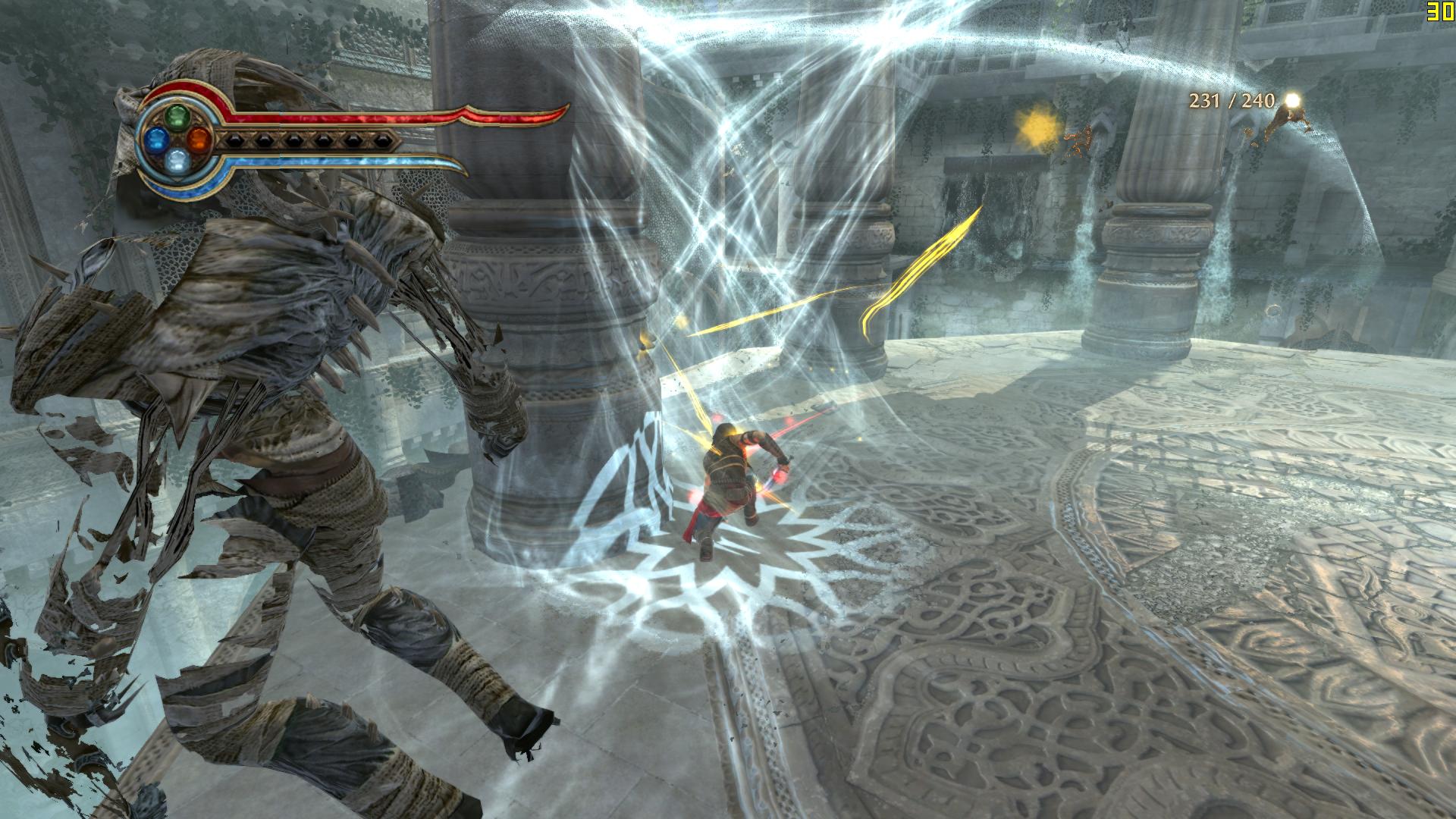Choose the orange power orb

click(199, 138)
